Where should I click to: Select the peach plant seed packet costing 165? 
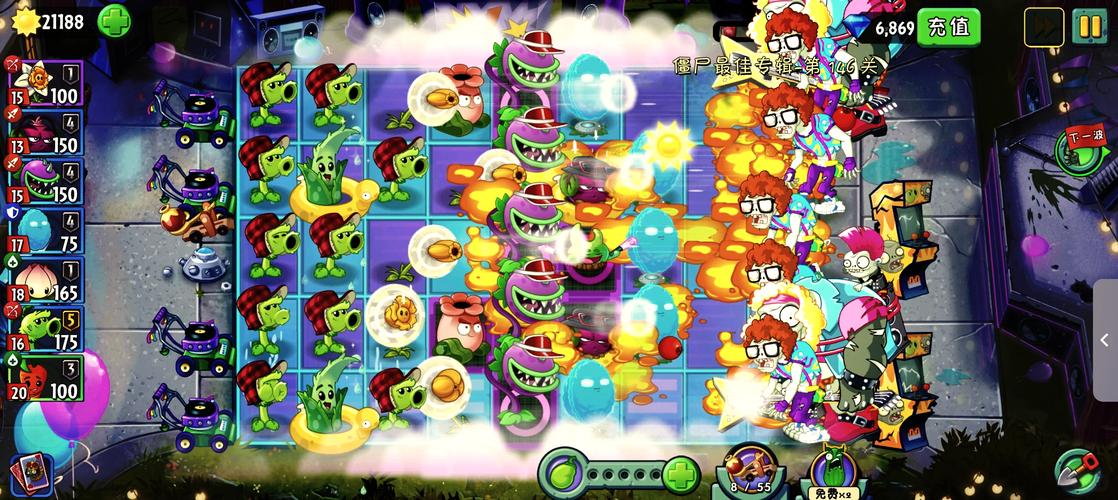pos(45,279)
